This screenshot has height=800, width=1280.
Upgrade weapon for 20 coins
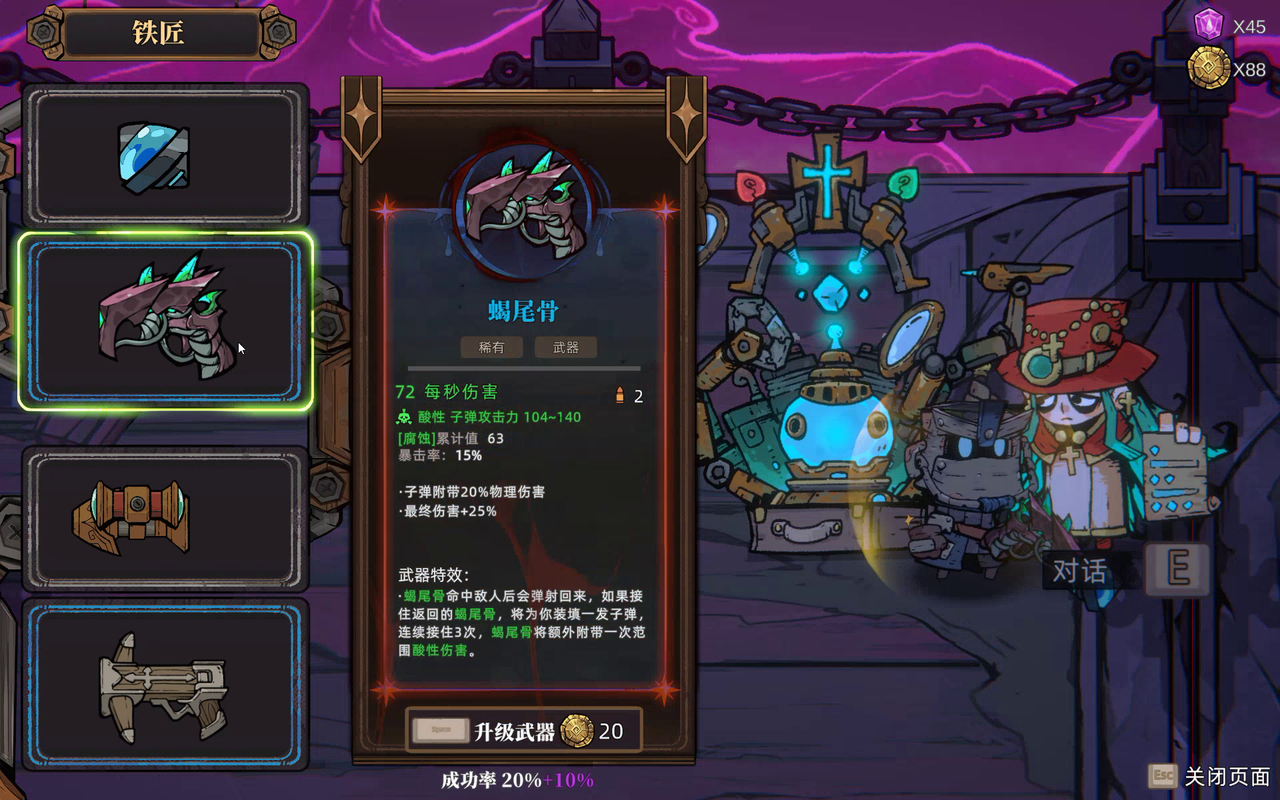(x=523, y=731)
